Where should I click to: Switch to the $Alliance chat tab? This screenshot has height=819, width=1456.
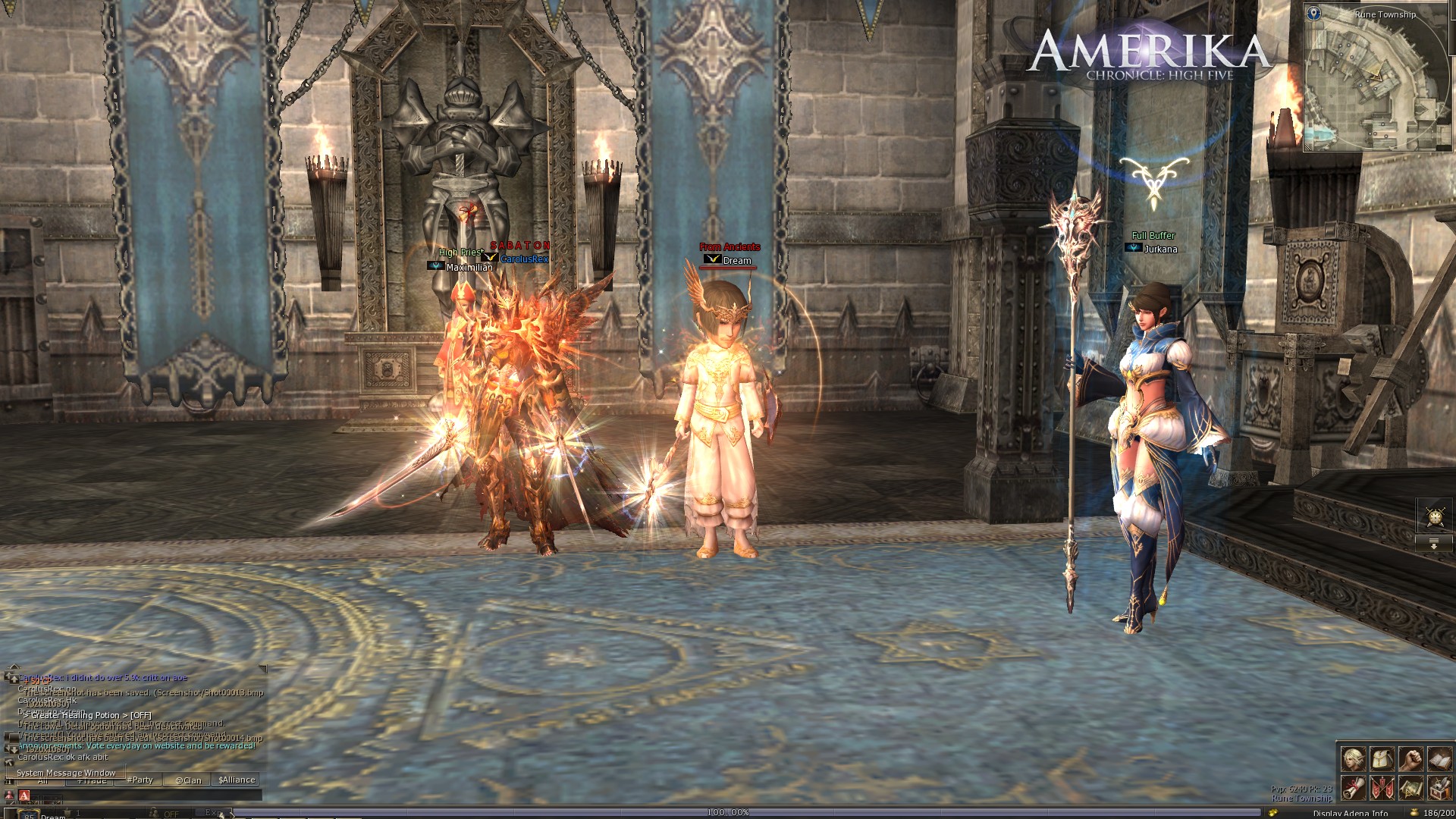coord(237,780)
